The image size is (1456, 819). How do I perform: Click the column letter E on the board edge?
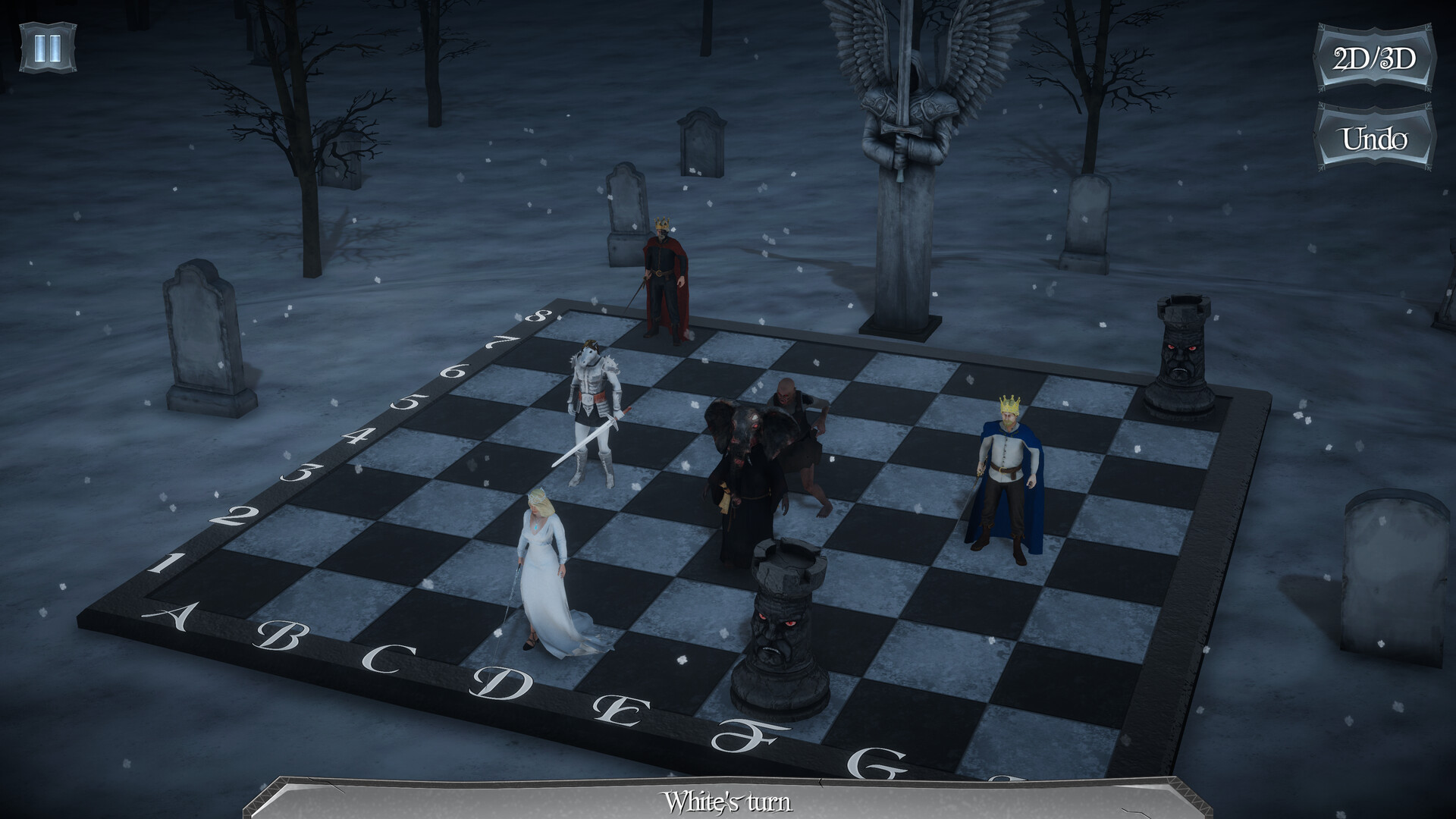622,713
